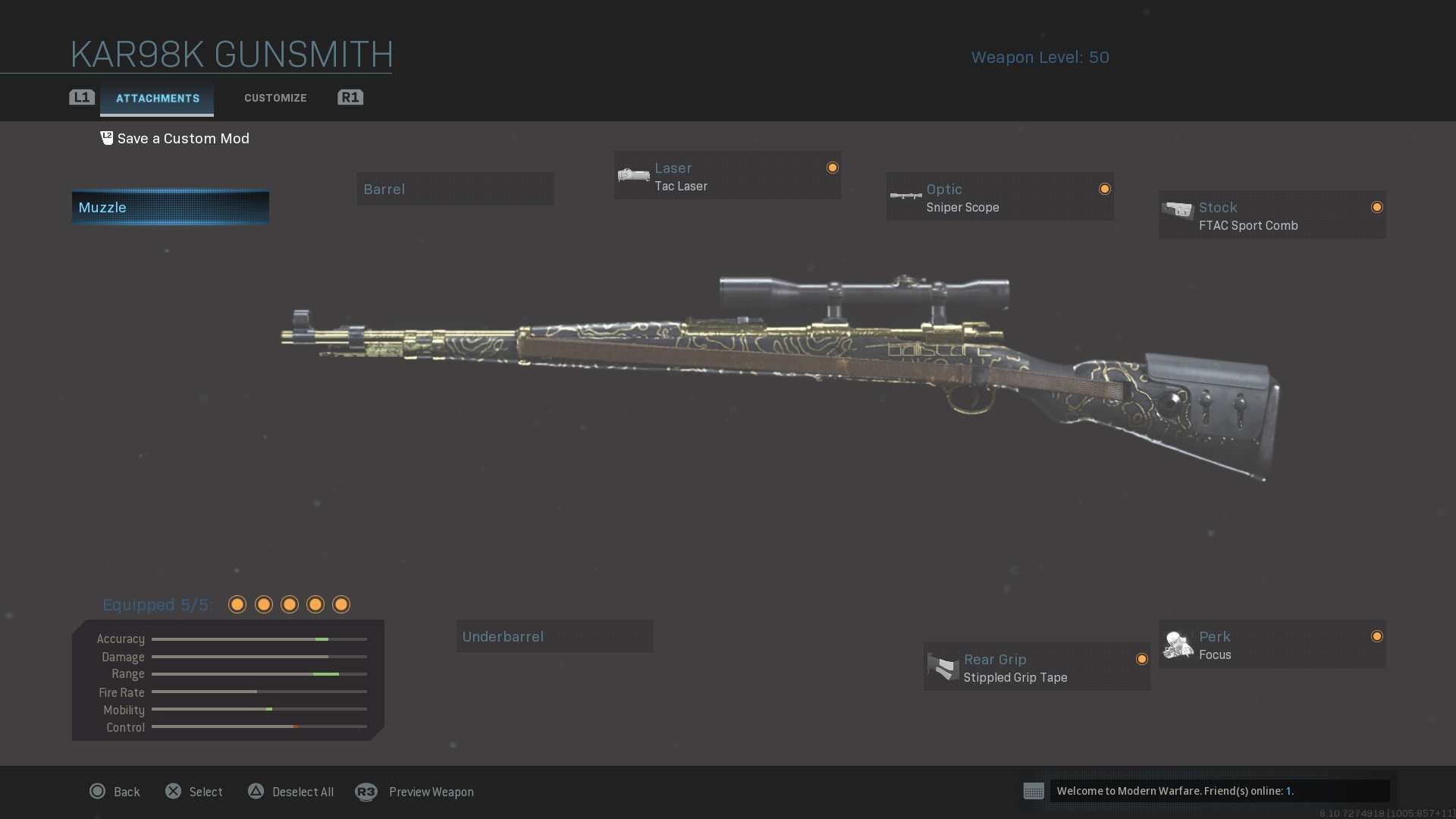Click the Back option
1456x819 pixels.
(x=115, y=792)
